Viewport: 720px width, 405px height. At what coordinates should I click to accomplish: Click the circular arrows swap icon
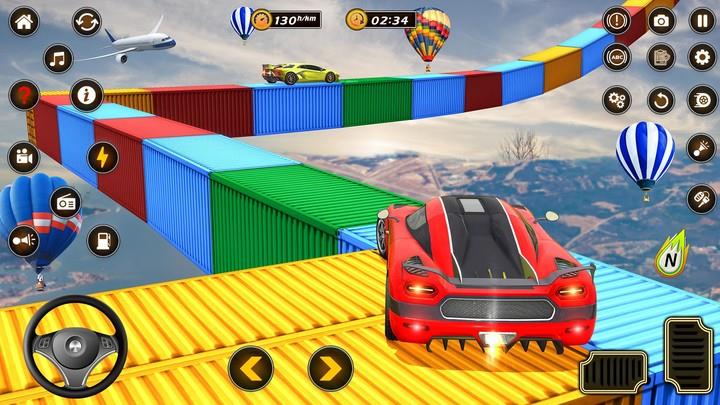pyautogui.click(x=87, y=22)
